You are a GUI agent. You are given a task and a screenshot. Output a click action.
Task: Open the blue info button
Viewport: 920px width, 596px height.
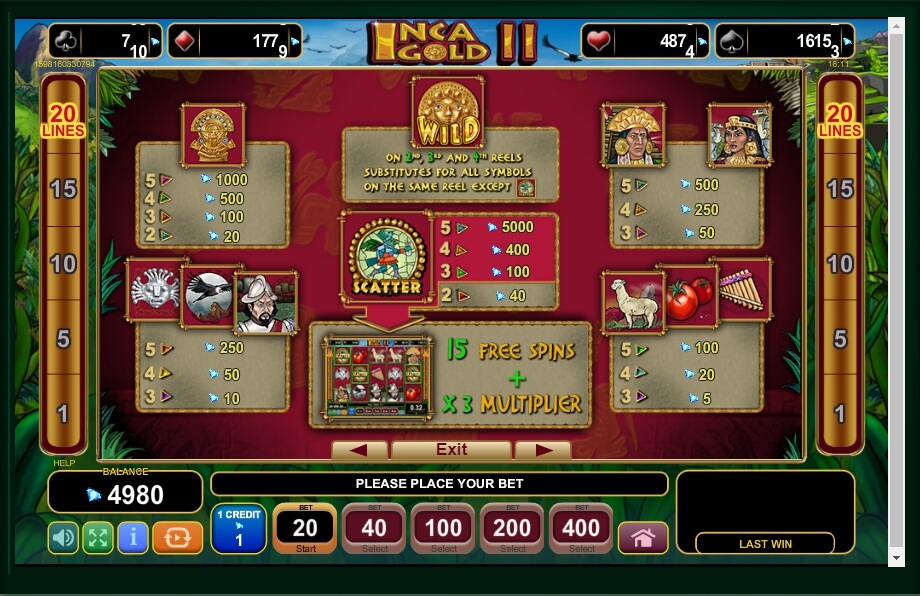[x=132, y=538]
